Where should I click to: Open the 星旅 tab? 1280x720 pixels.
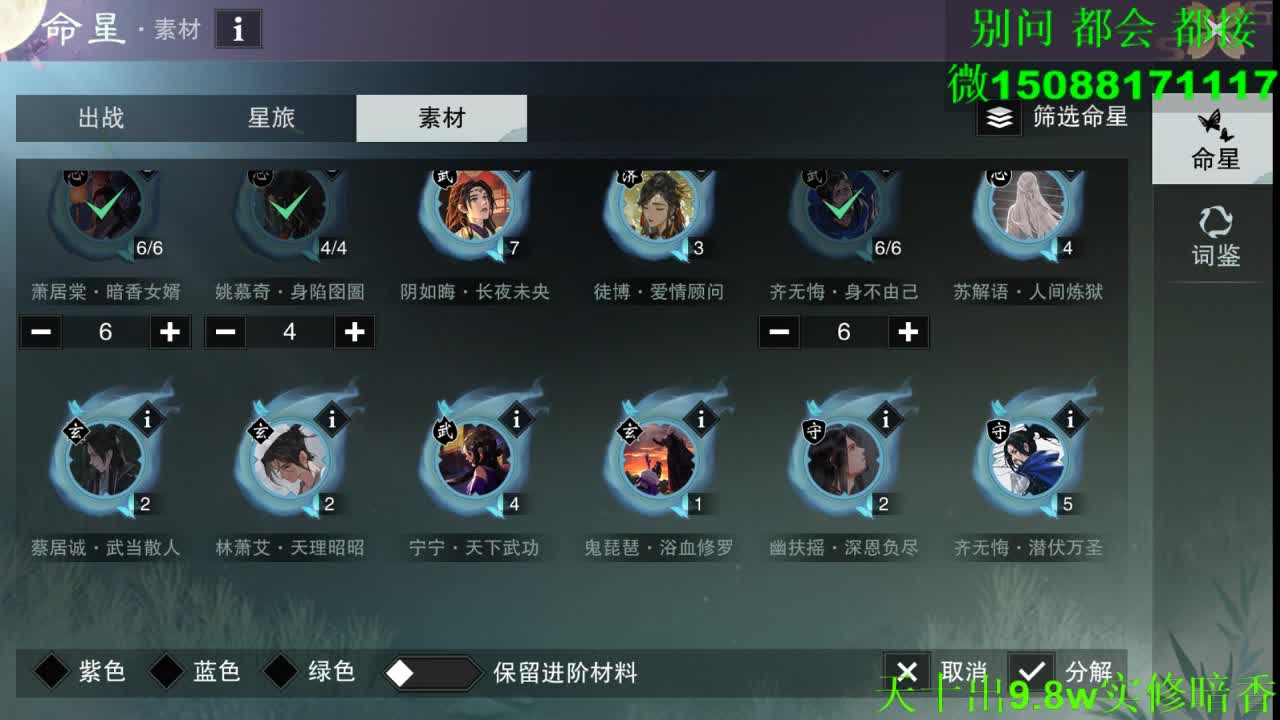[x=272, y=118]
